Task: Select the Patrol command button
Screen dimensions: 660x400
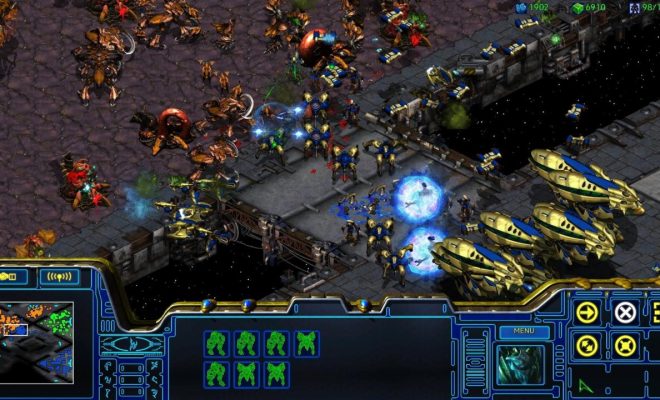Action: [586, 347]
